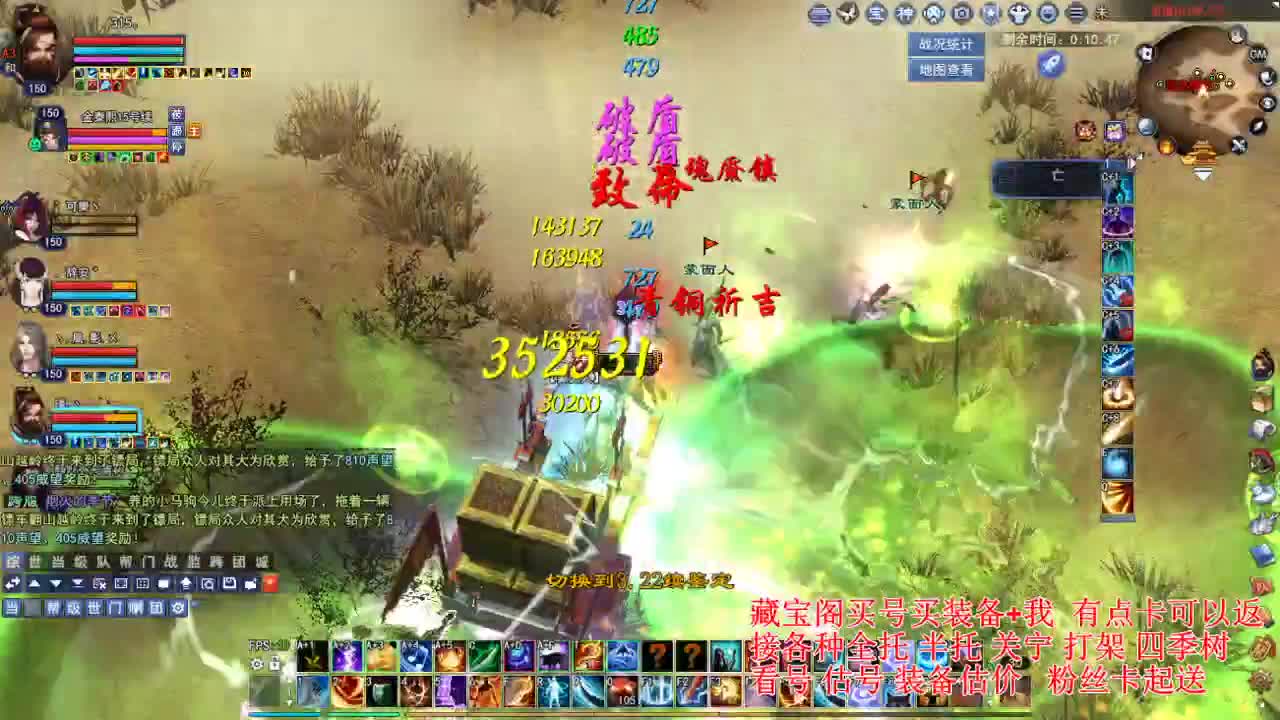Switch to the 队 chat tab
This screenshot has width=1280, height=720.
101,560
